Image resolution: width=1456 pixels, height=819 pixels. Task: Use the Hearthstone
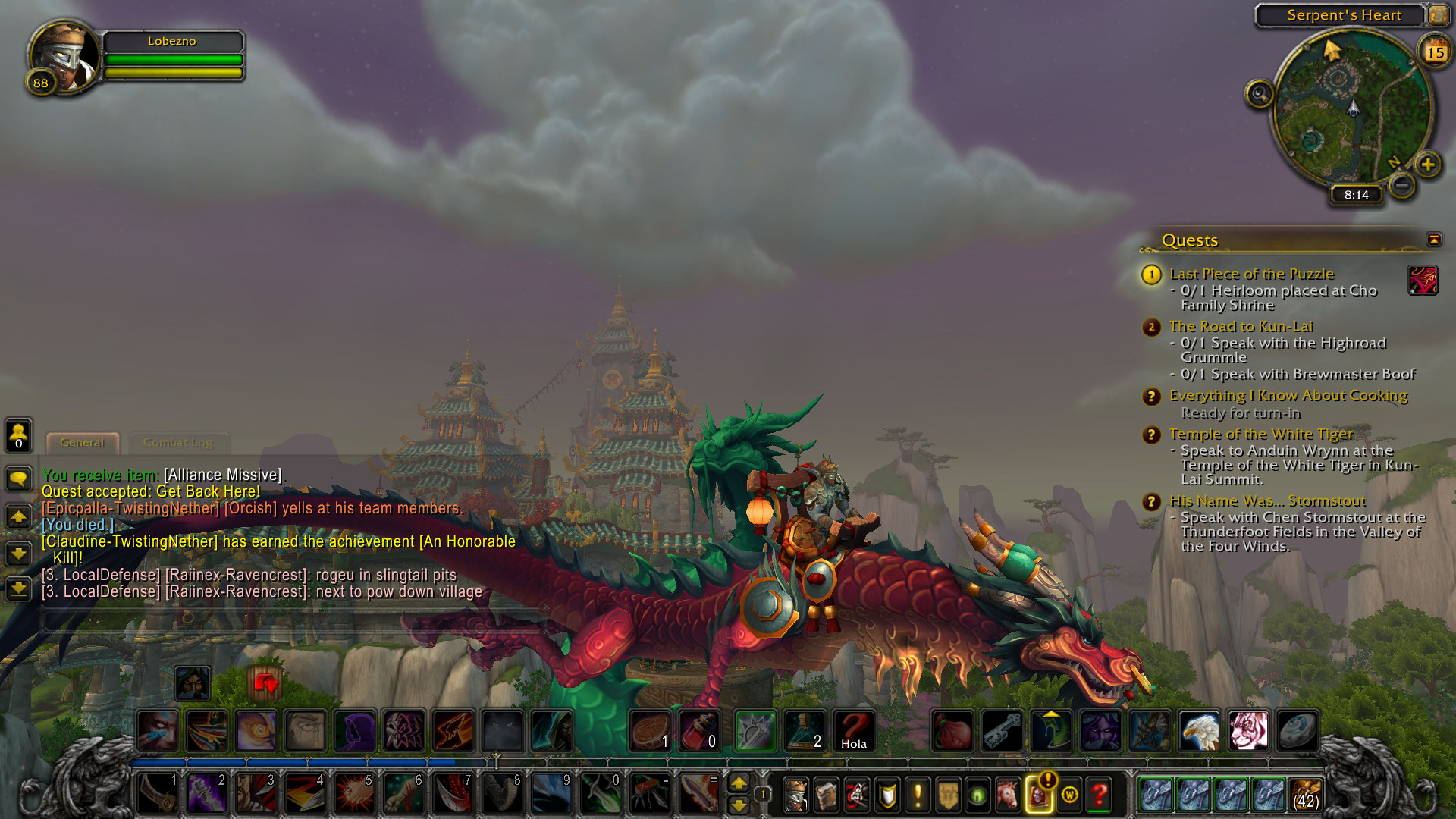1297,731
